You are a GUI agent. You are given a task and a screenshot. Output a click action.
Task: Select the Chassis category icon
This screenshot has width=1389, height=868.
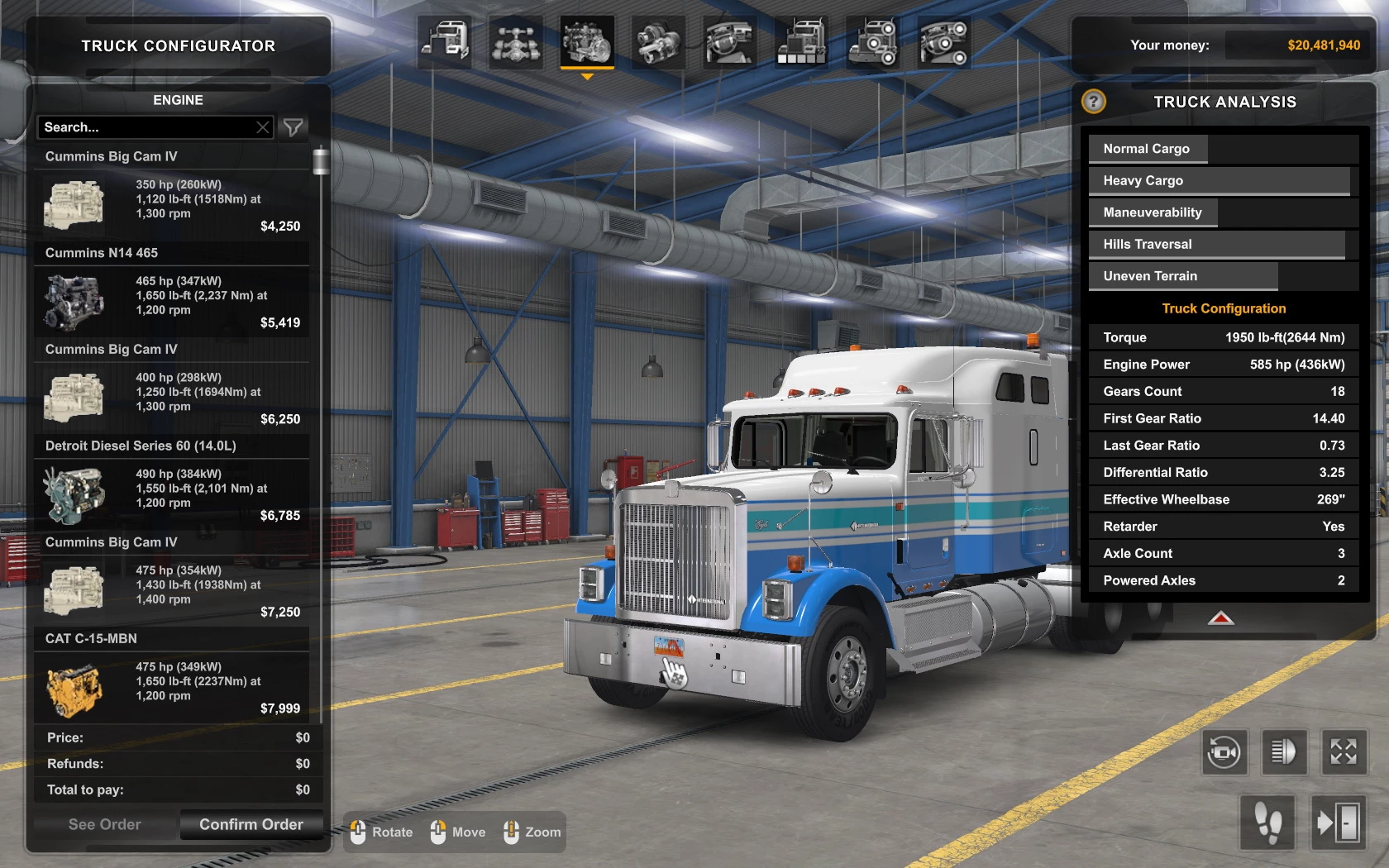click(x=515, y=43)
